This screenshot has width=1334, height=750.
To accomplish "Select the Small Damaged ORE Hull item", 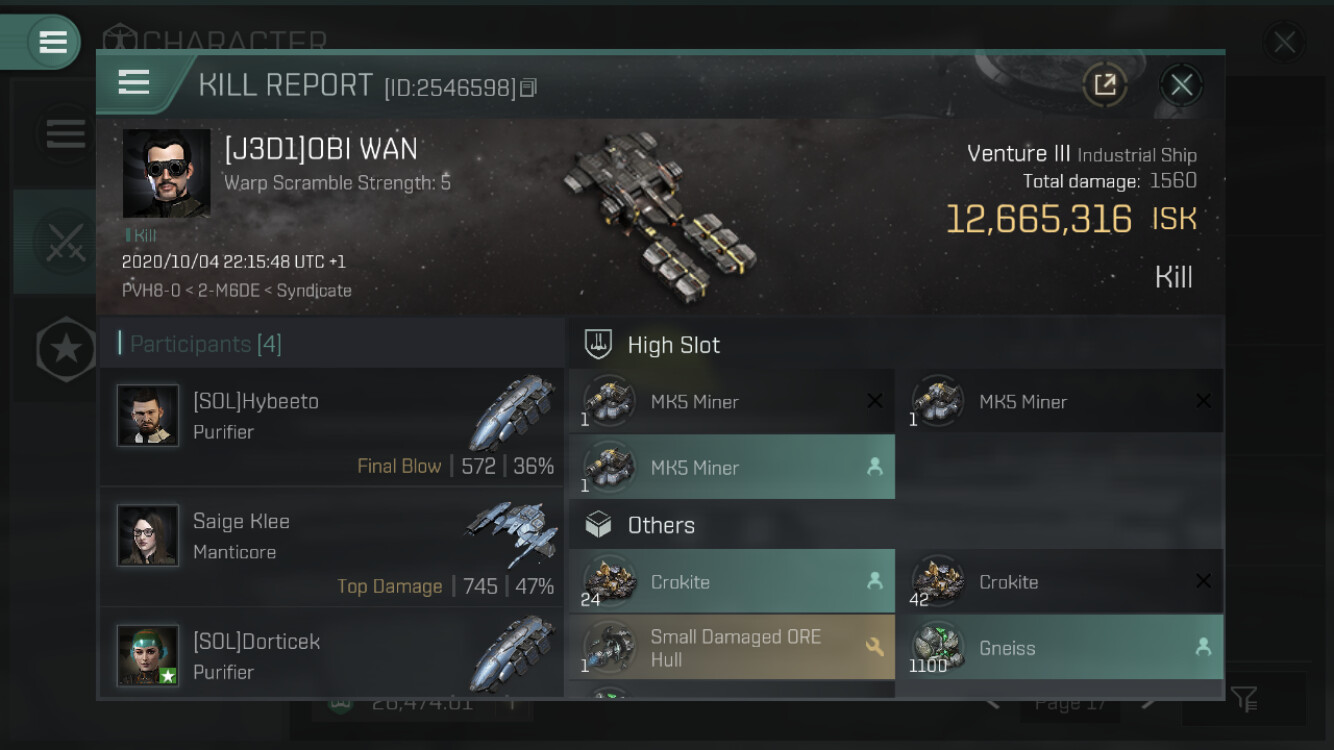I will pos(731,648).
